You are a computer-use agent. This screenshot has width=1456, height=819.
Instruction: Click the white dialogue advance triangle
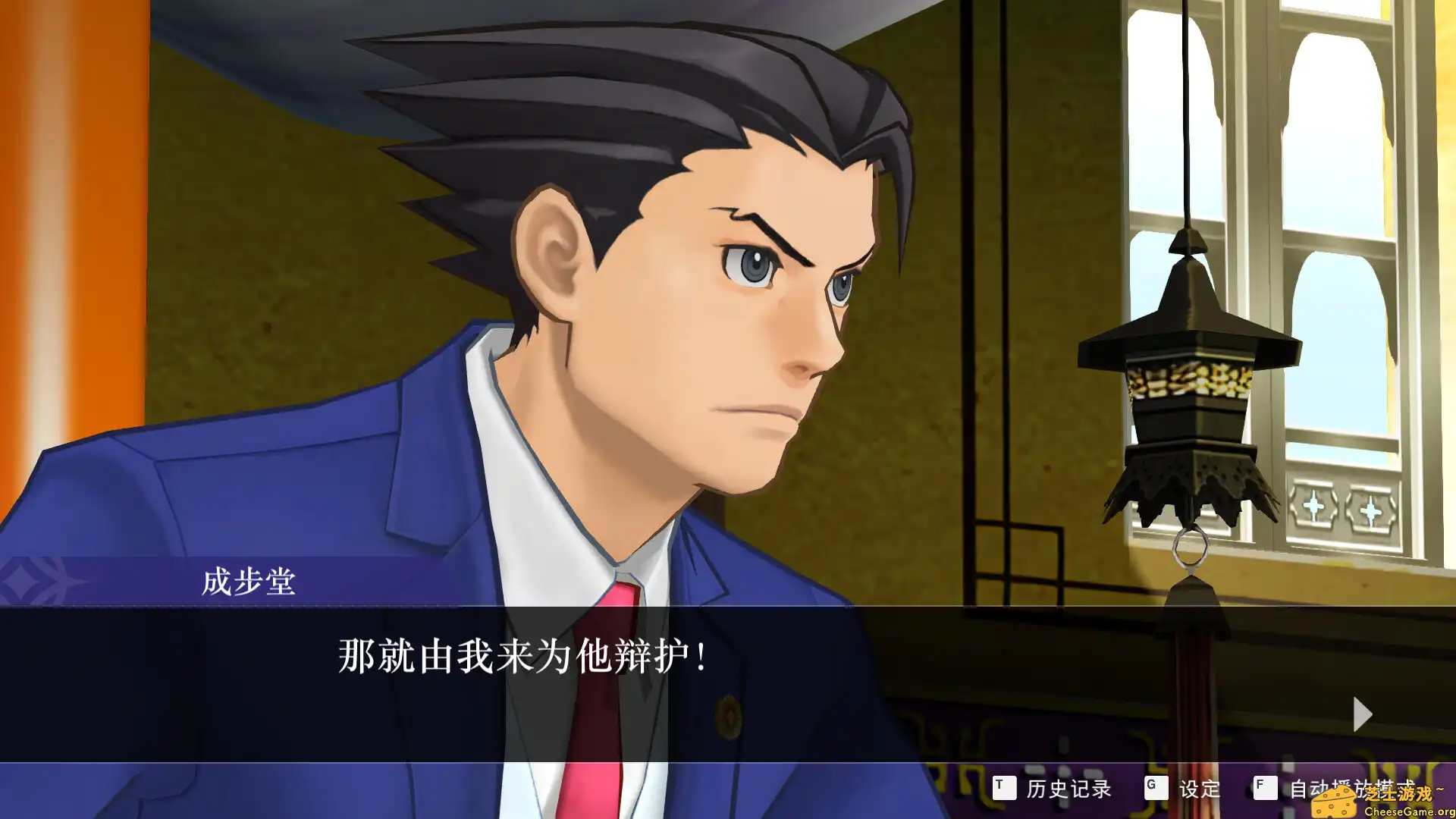click(x=1363, y=714)
